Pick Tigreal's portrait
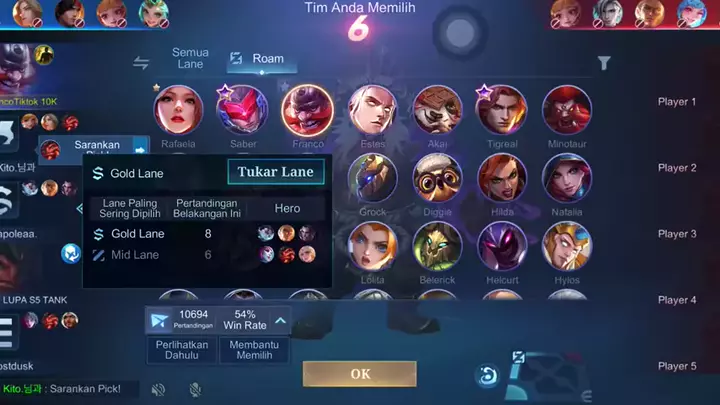 coord(502,110)
